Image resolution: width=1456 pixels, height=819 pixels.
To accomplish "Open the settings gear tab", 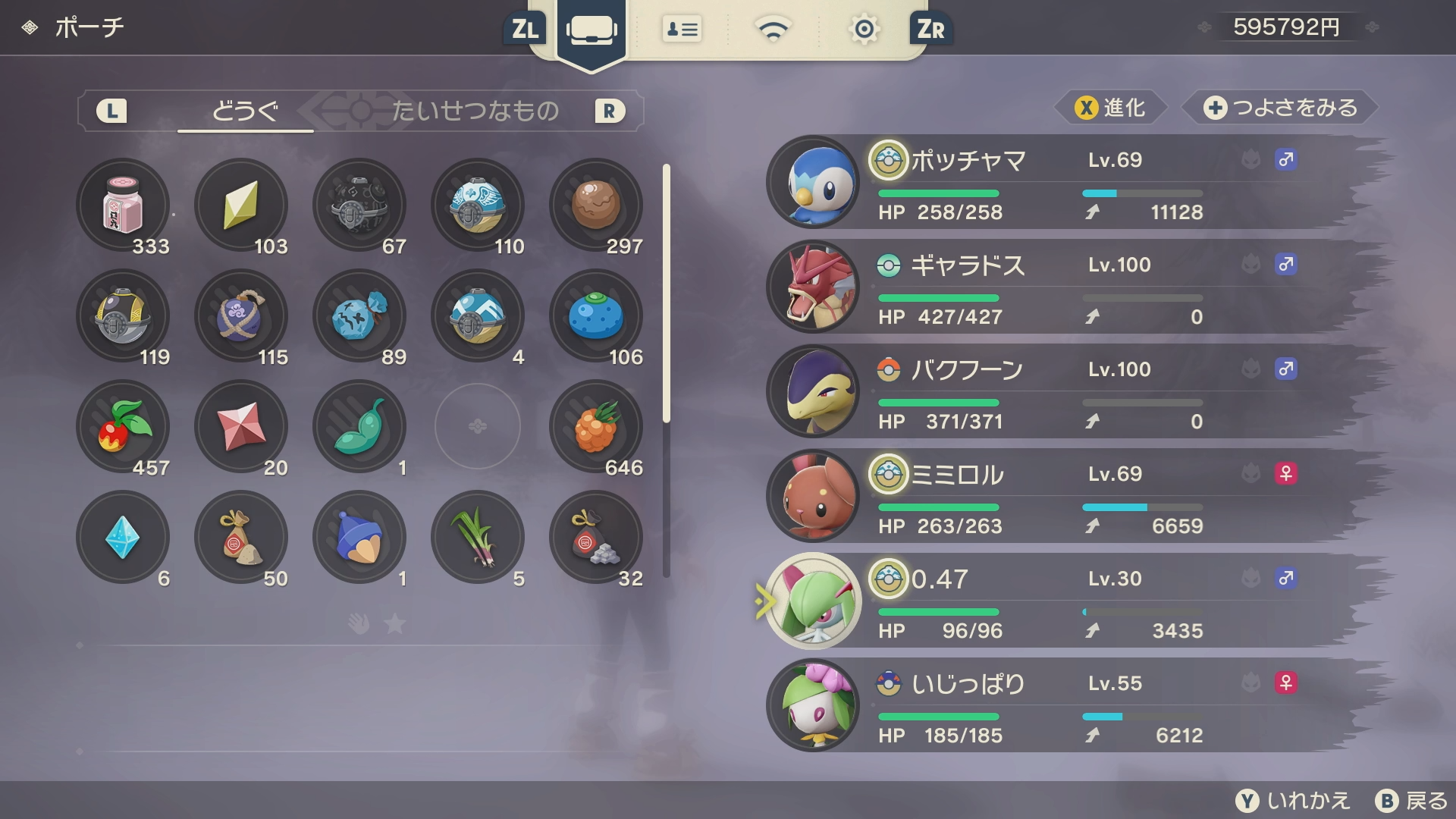I will pos(864,30).
